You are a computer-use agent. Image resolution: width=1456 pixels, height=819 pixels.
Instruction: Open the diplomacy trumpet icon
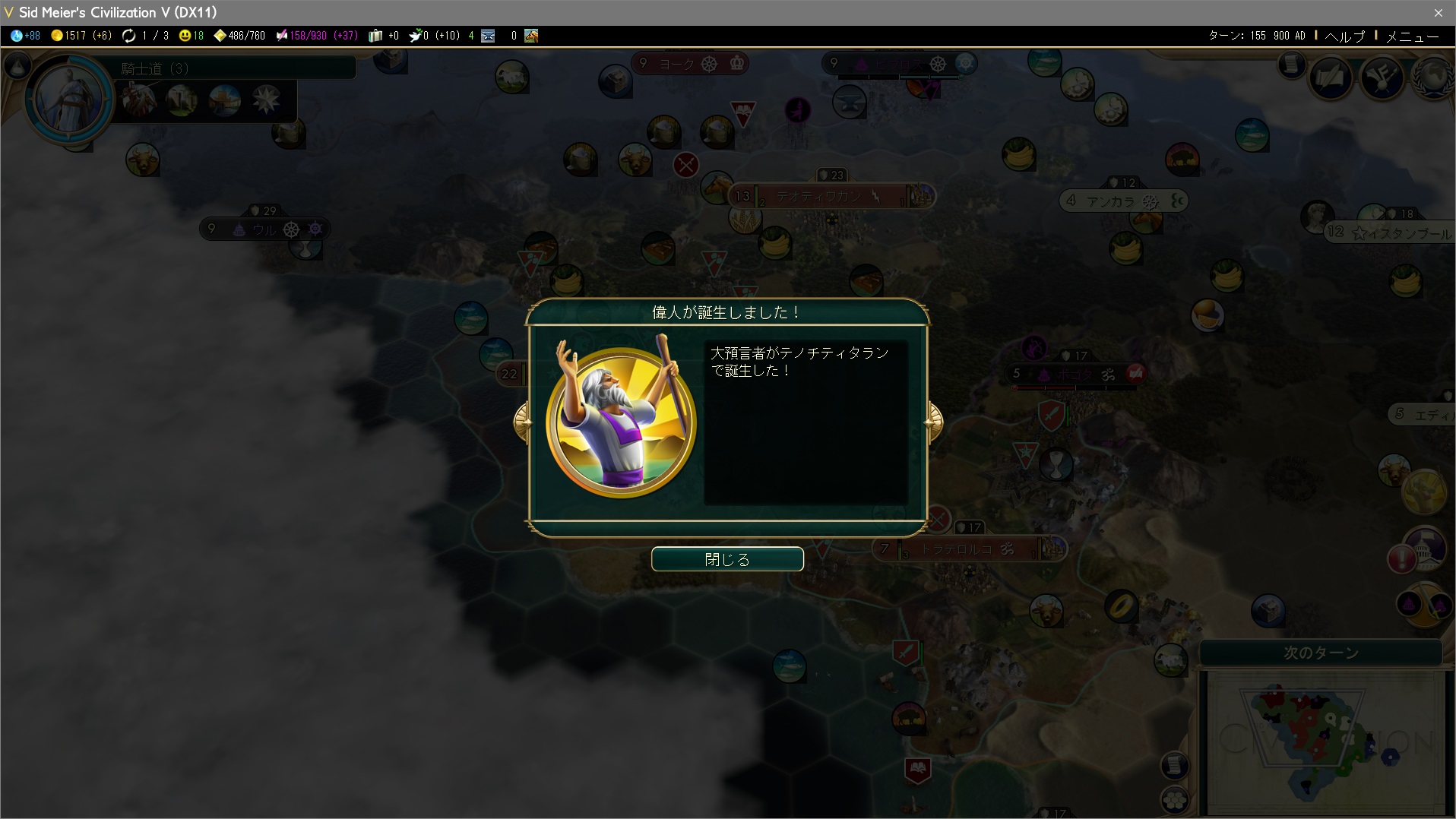point(1382,78)
